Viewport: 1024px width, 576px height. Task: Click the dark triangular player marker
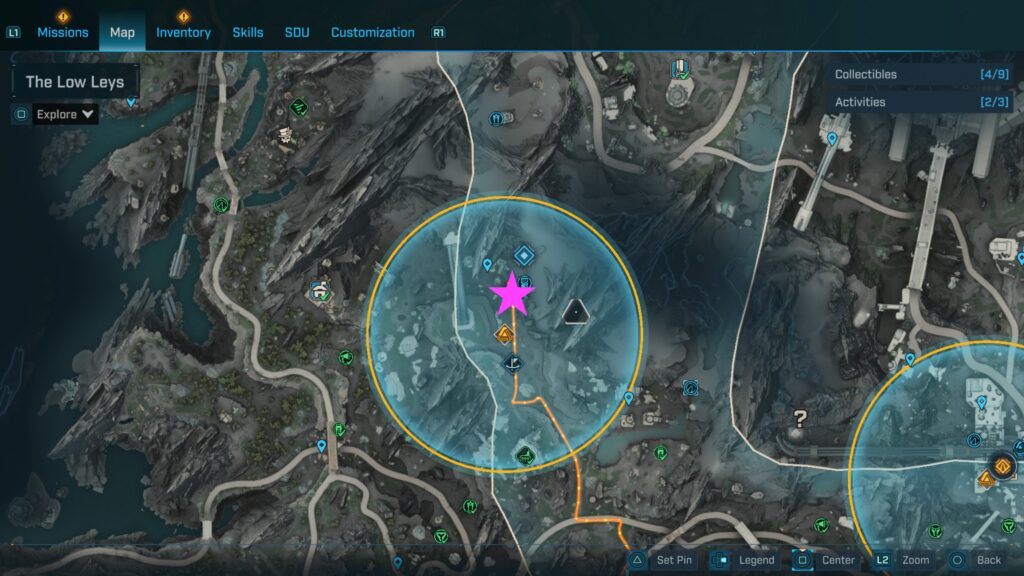[576, 314]
